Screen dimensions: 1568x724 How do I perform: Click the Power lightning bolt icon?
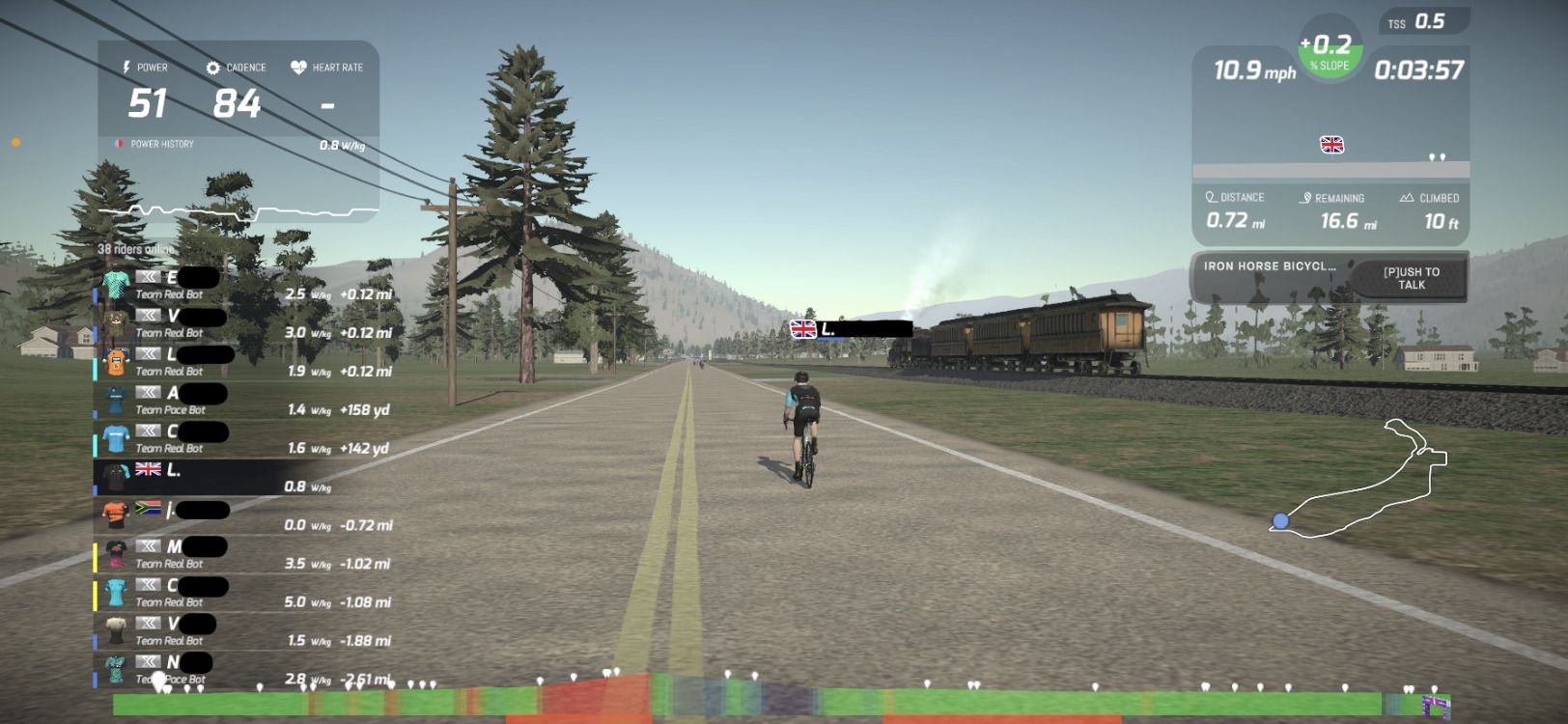(128, 68)
